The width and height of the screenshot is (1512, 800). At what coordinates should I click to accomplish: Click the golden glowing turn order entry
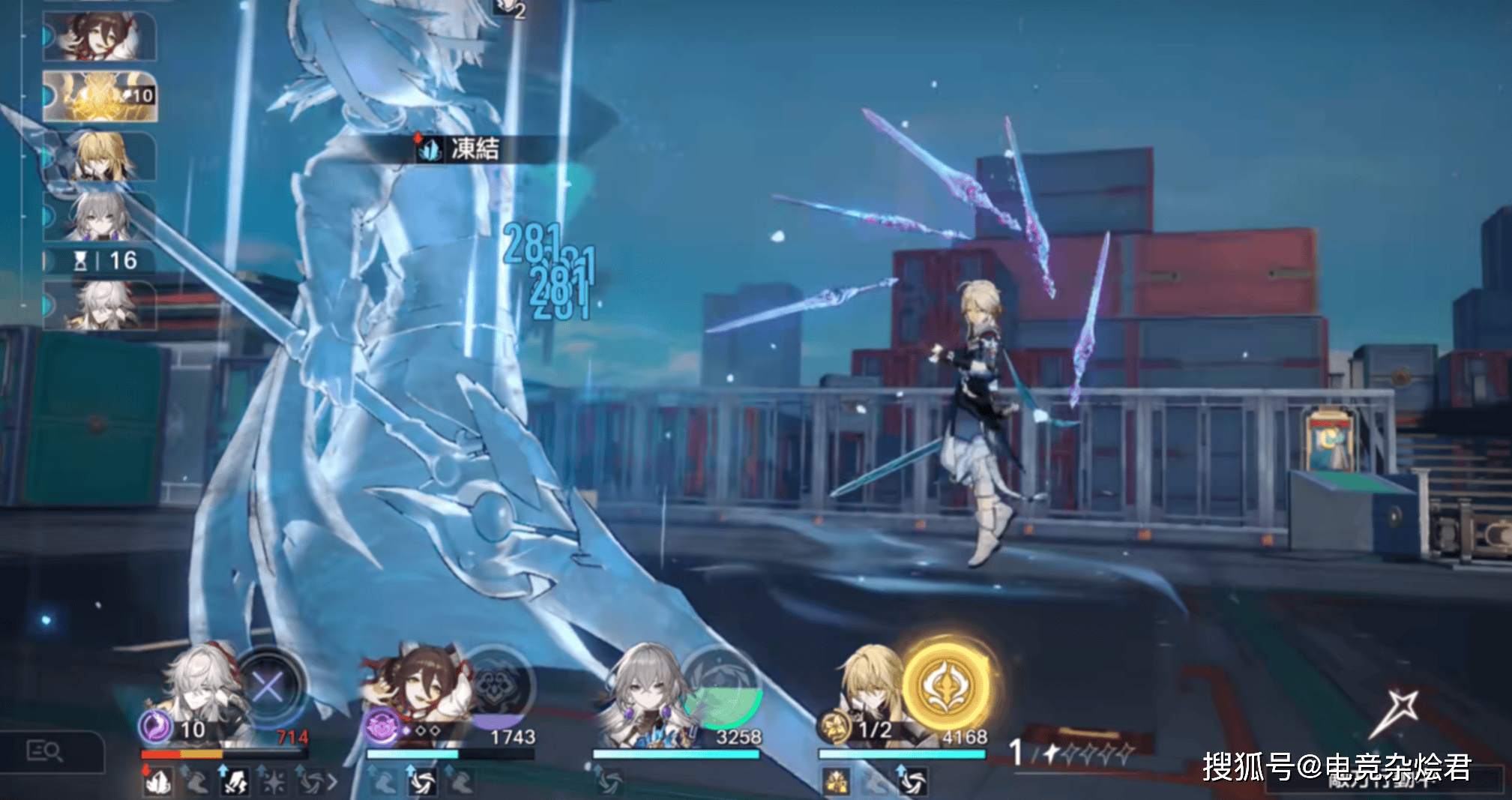pos(99,96)
